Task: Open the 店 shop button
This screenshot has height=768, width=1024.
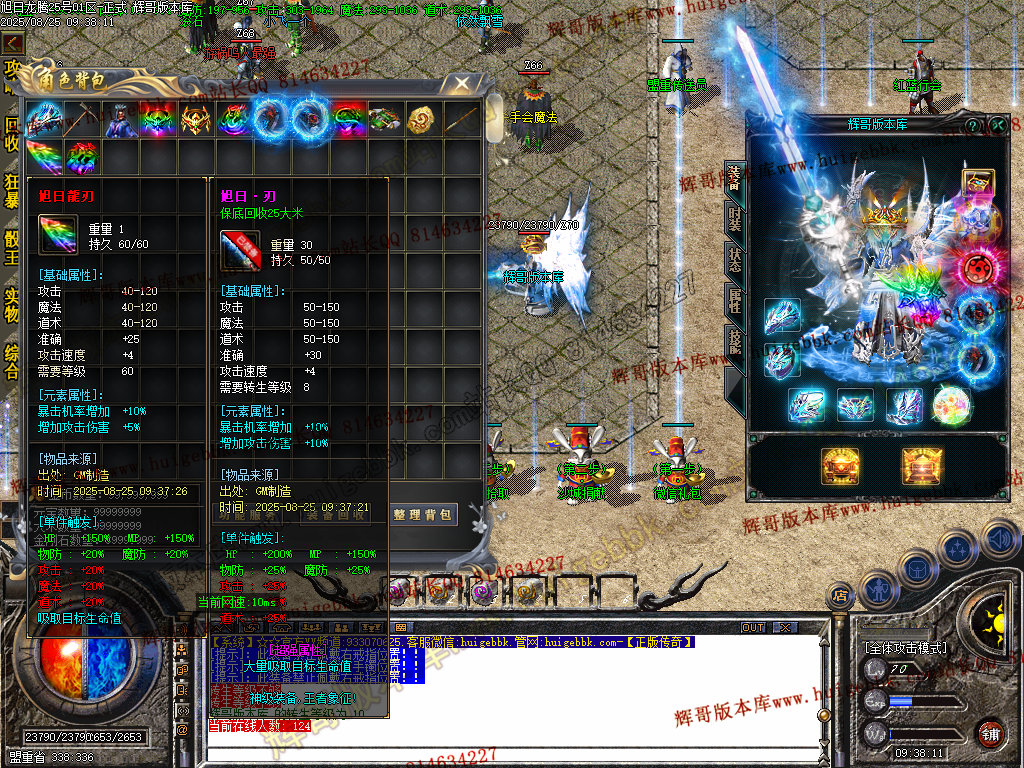Action: [838, 596]
